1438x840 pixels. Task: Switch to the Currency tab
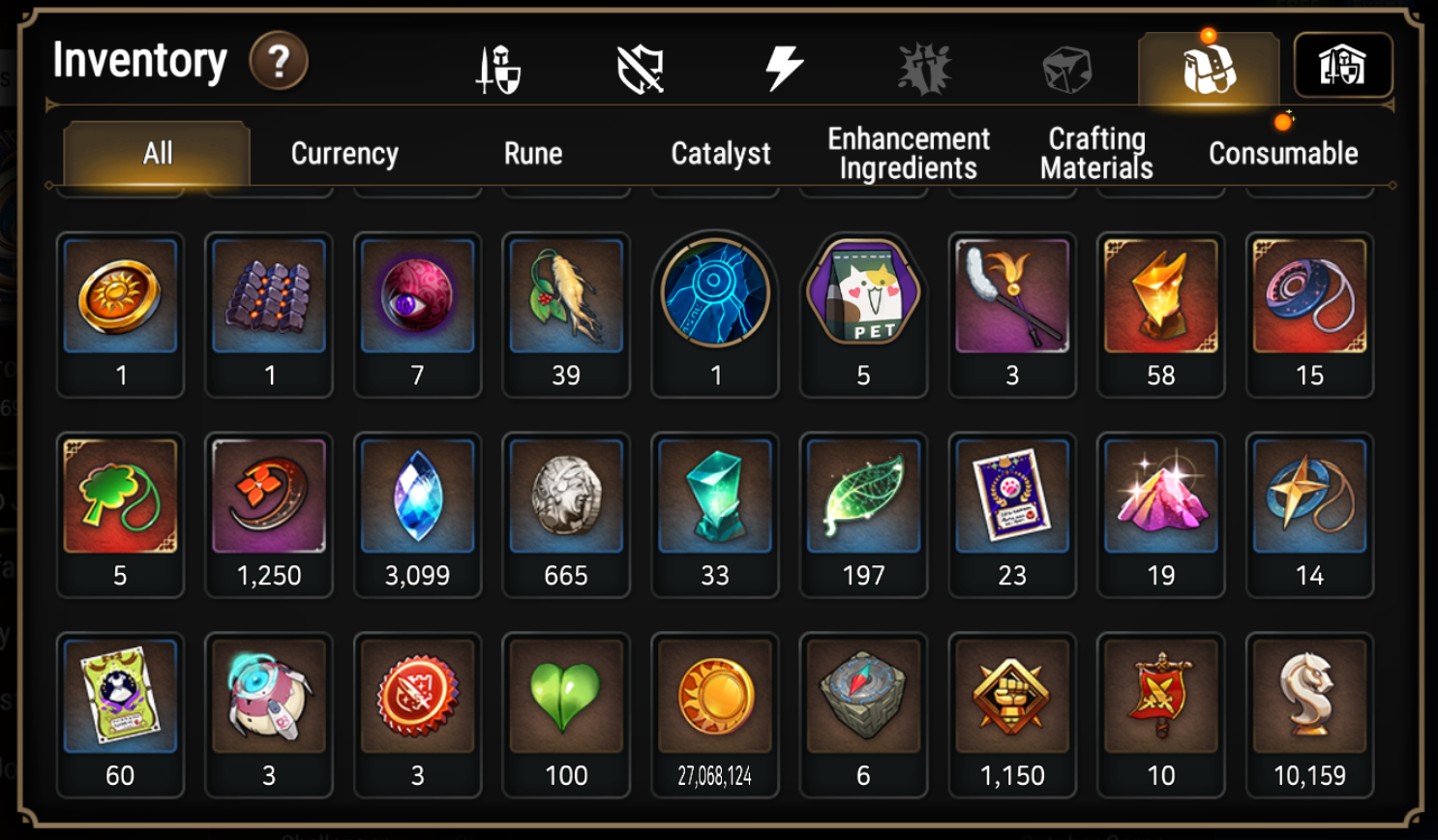(344, 153)
